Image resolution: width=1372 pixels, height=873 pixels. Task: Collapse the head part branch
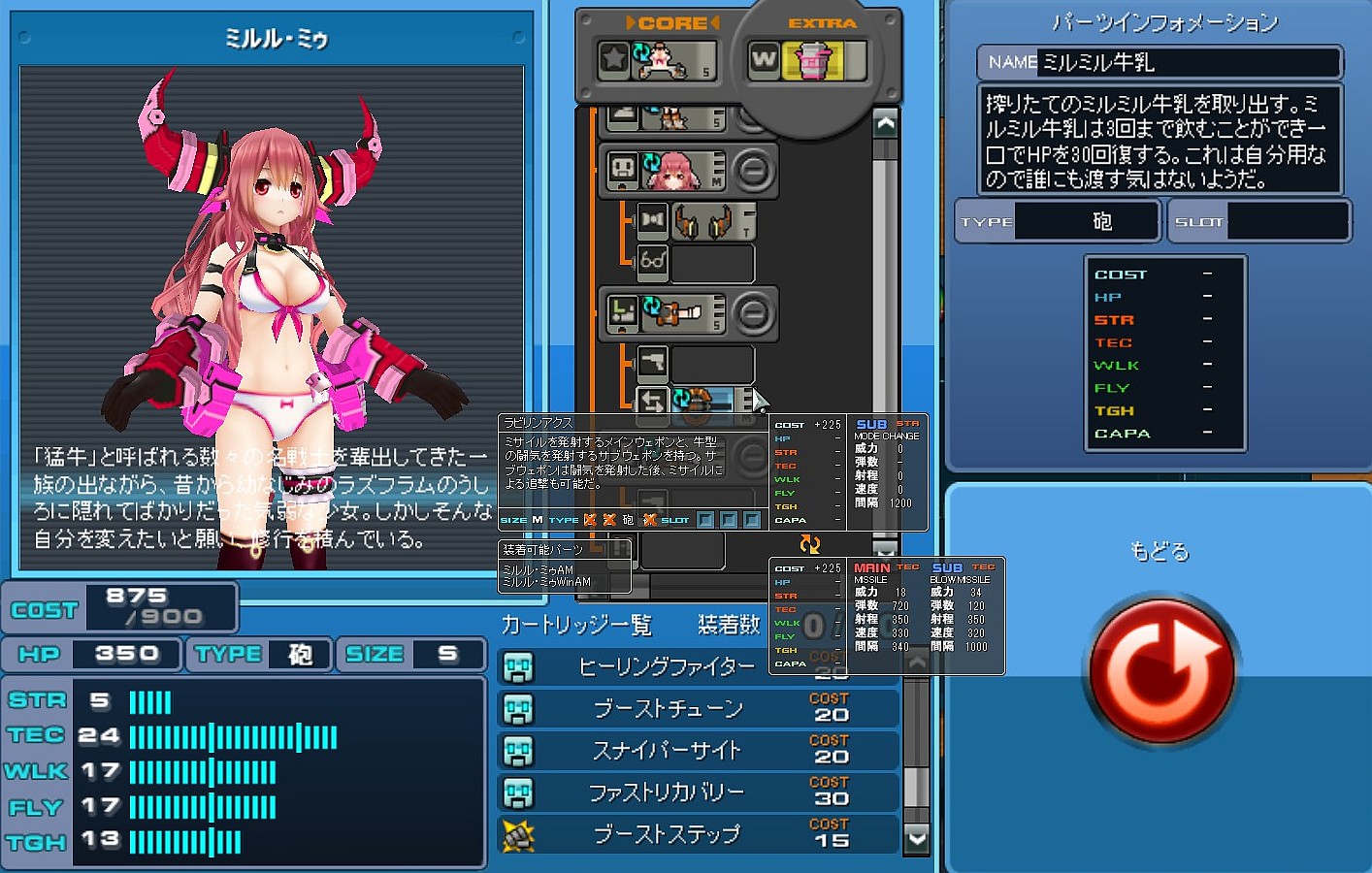[x=753, y=172]
